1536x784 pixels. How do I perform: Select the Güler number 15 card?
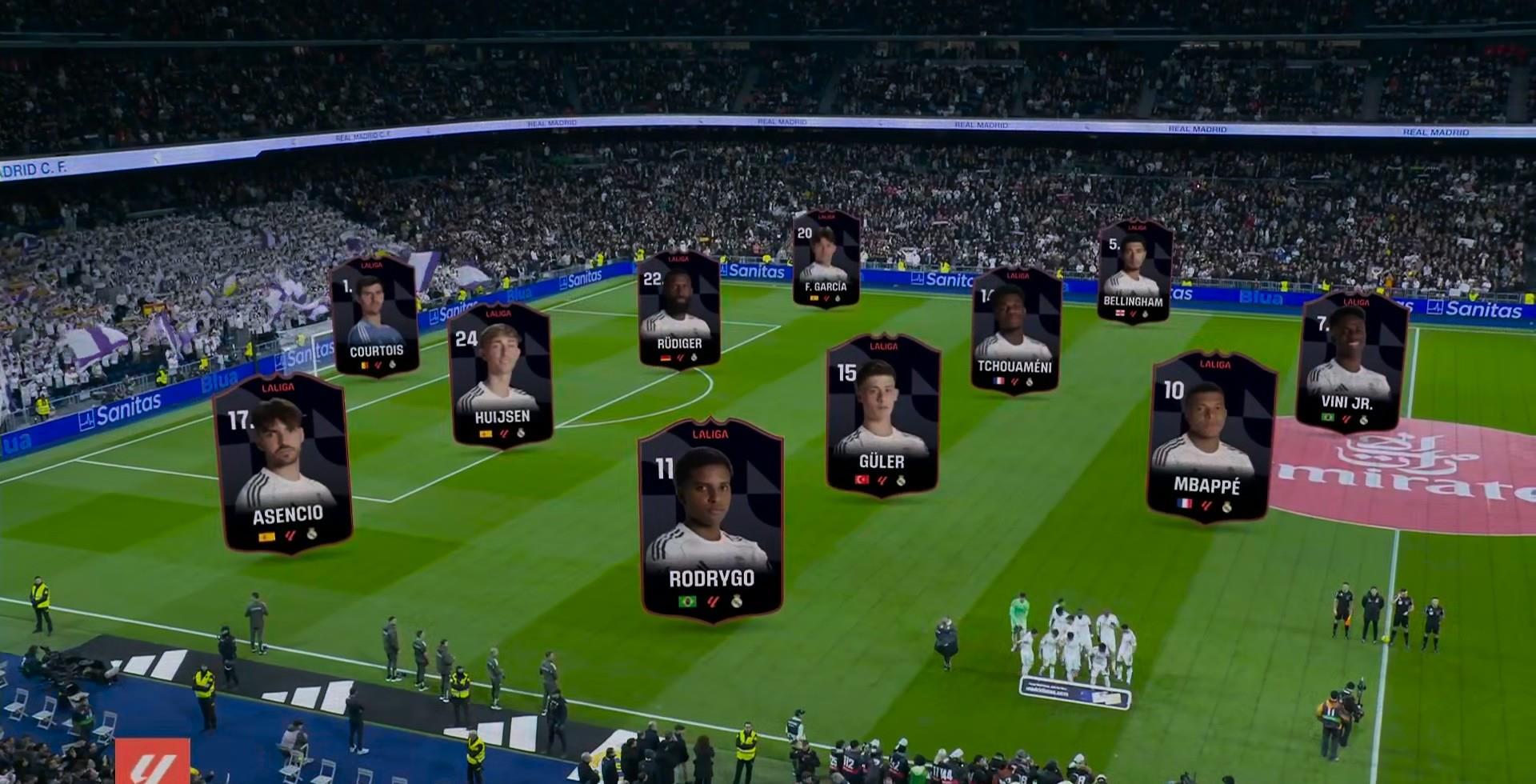[882, 415]
